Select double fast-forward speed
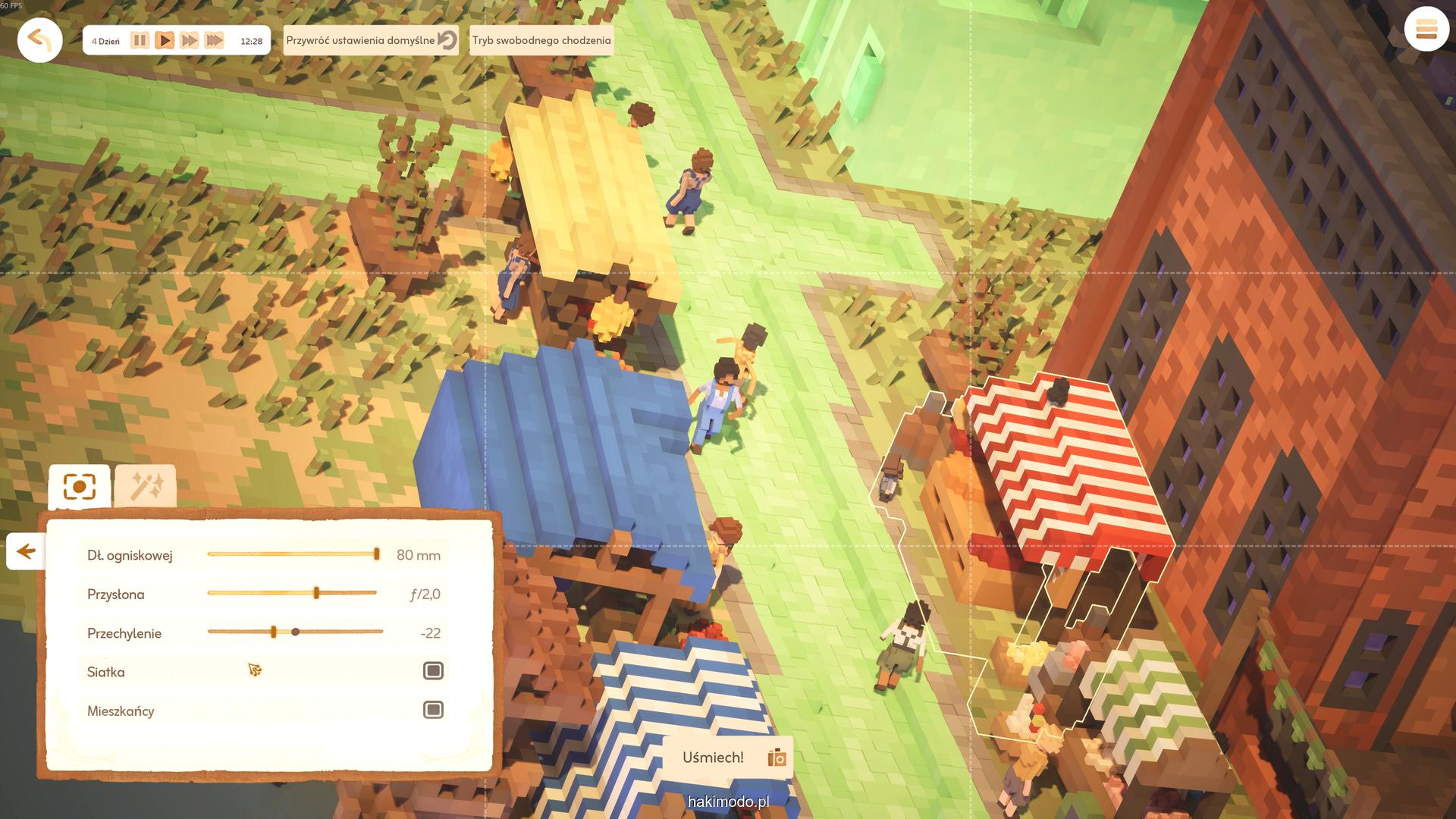The image size is (1456, 819). [190, 40]
